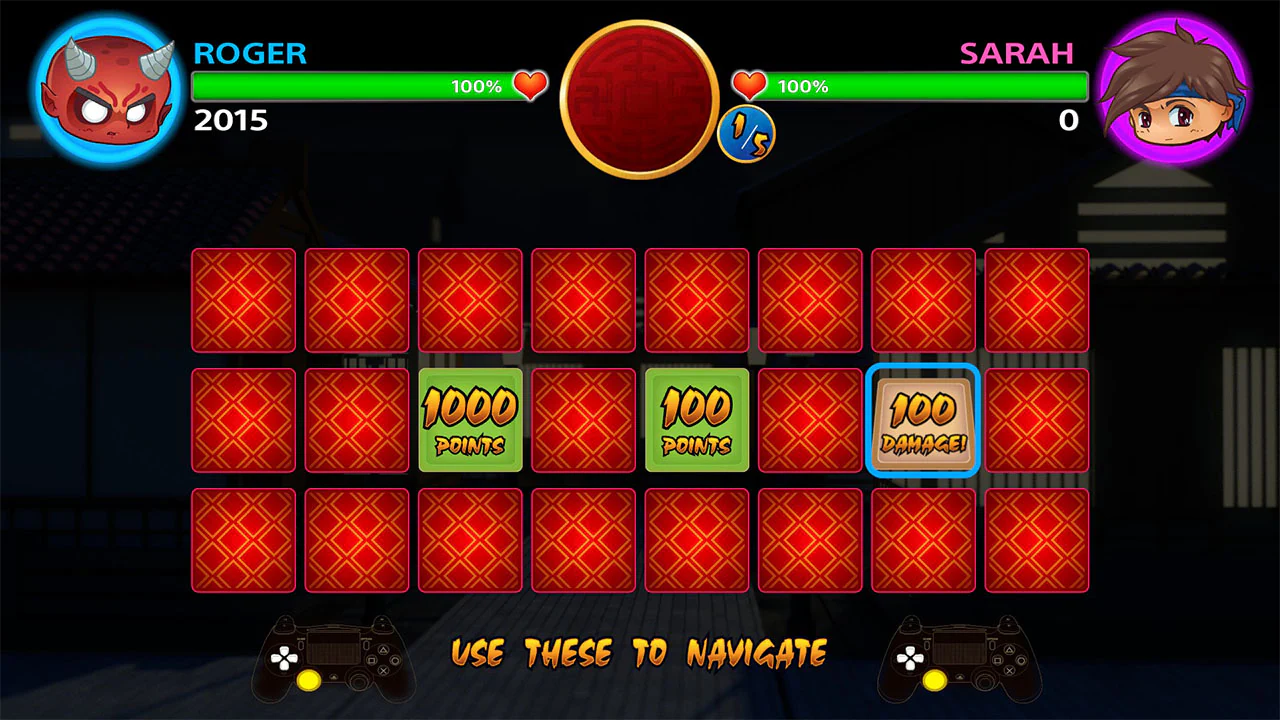The image size is (1280, 720).
Task: Flip the card between the two points cards
Action: [583, 420]
